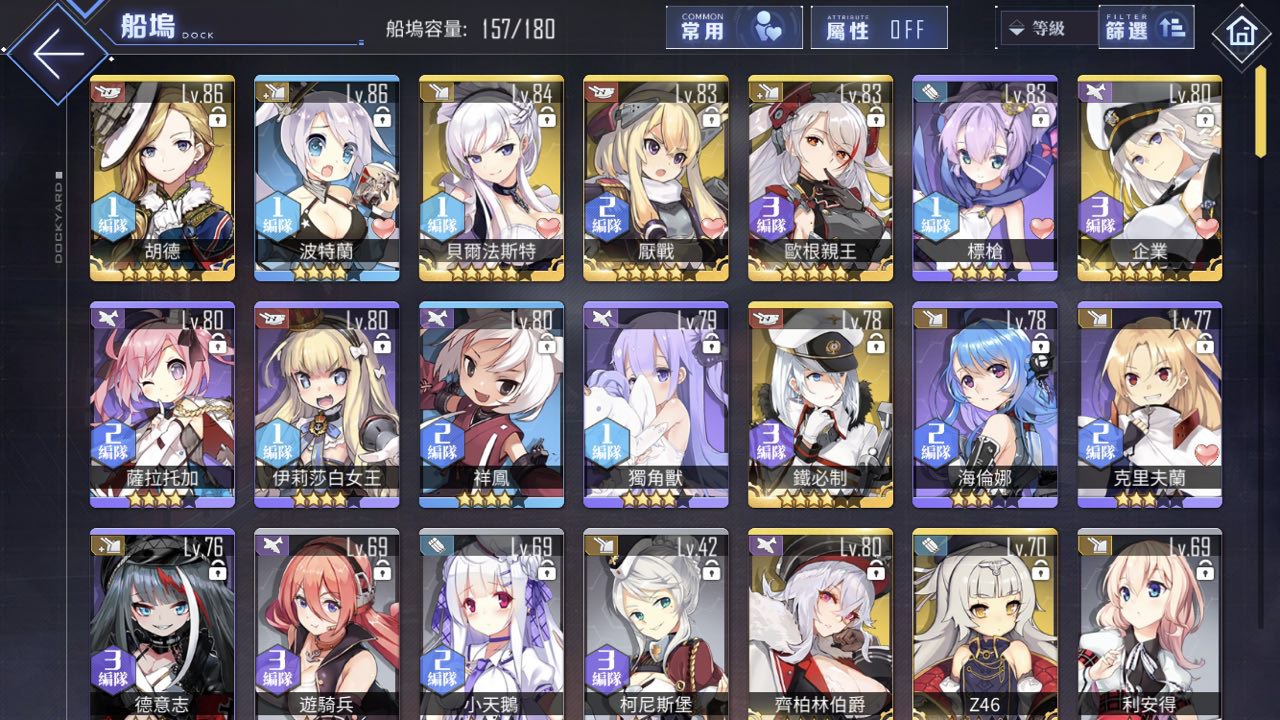This screenshot has height=720, width=1280.
Task: Select the 胡德 ship card
Action: (x=162, y=178)
